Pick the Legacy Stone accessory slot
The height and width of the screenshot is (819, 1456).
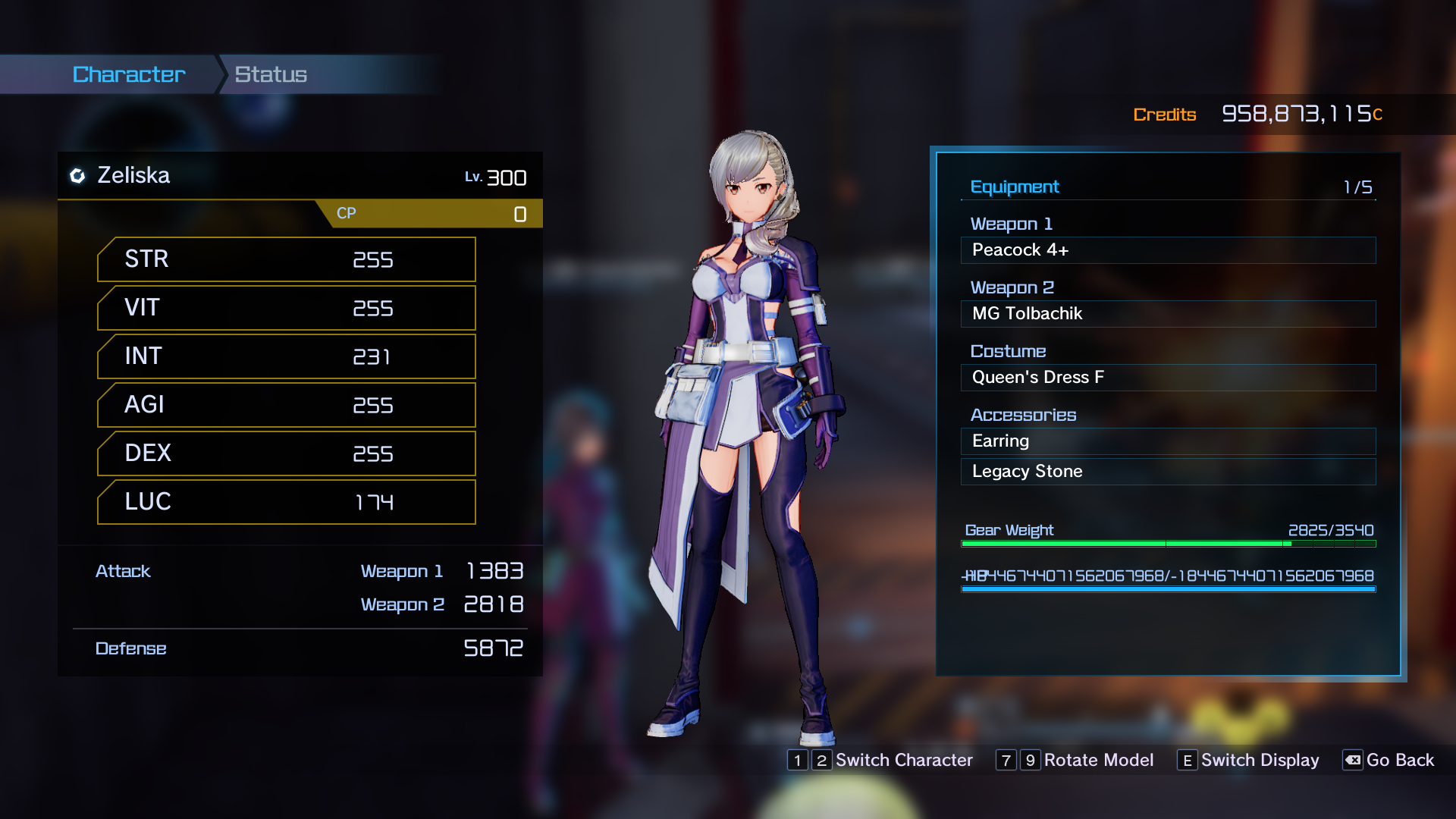(x=1168, y=472)
